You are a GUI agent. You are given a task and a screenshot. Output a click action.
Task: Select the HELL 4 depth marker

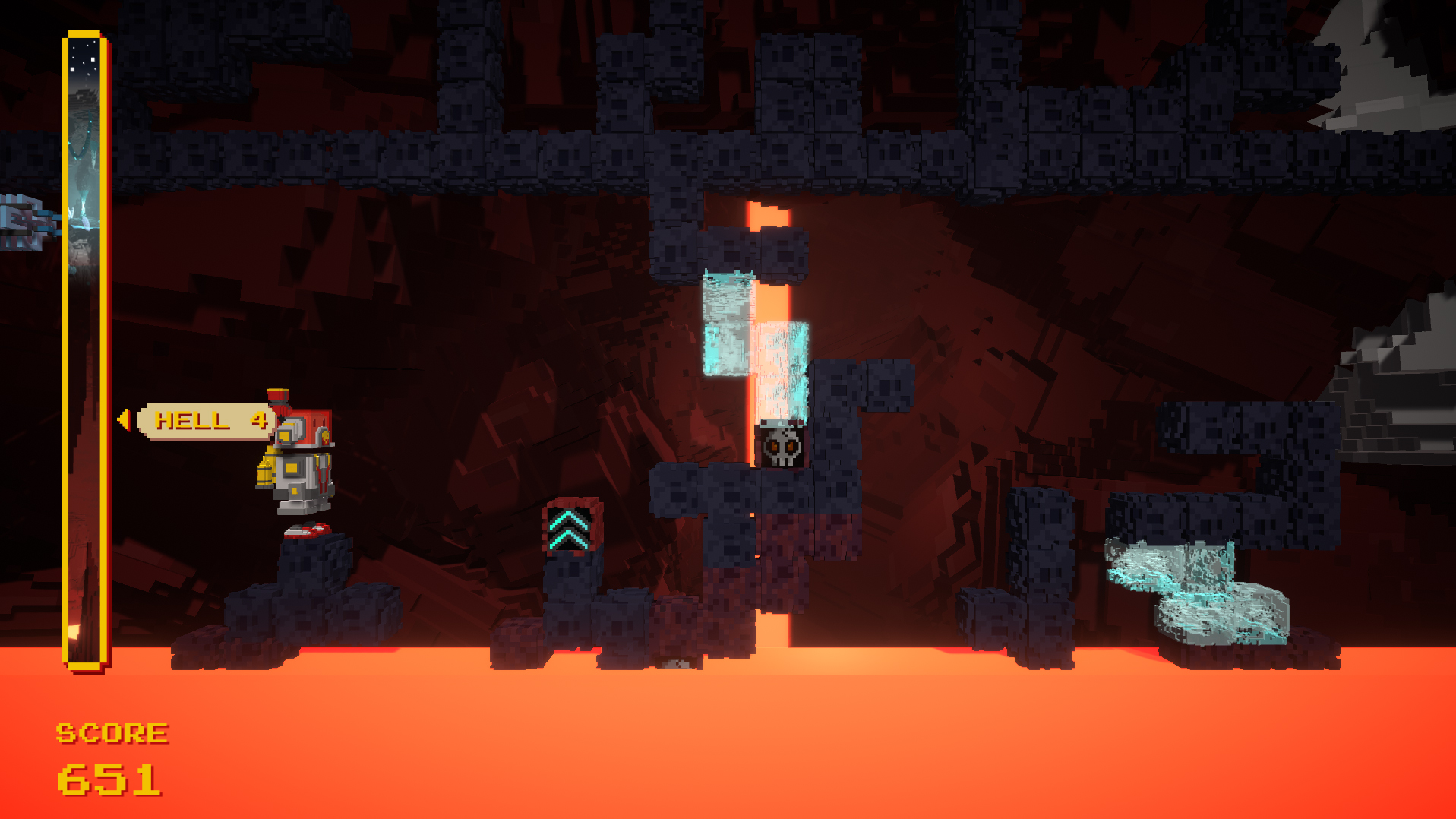pos(204,420)
